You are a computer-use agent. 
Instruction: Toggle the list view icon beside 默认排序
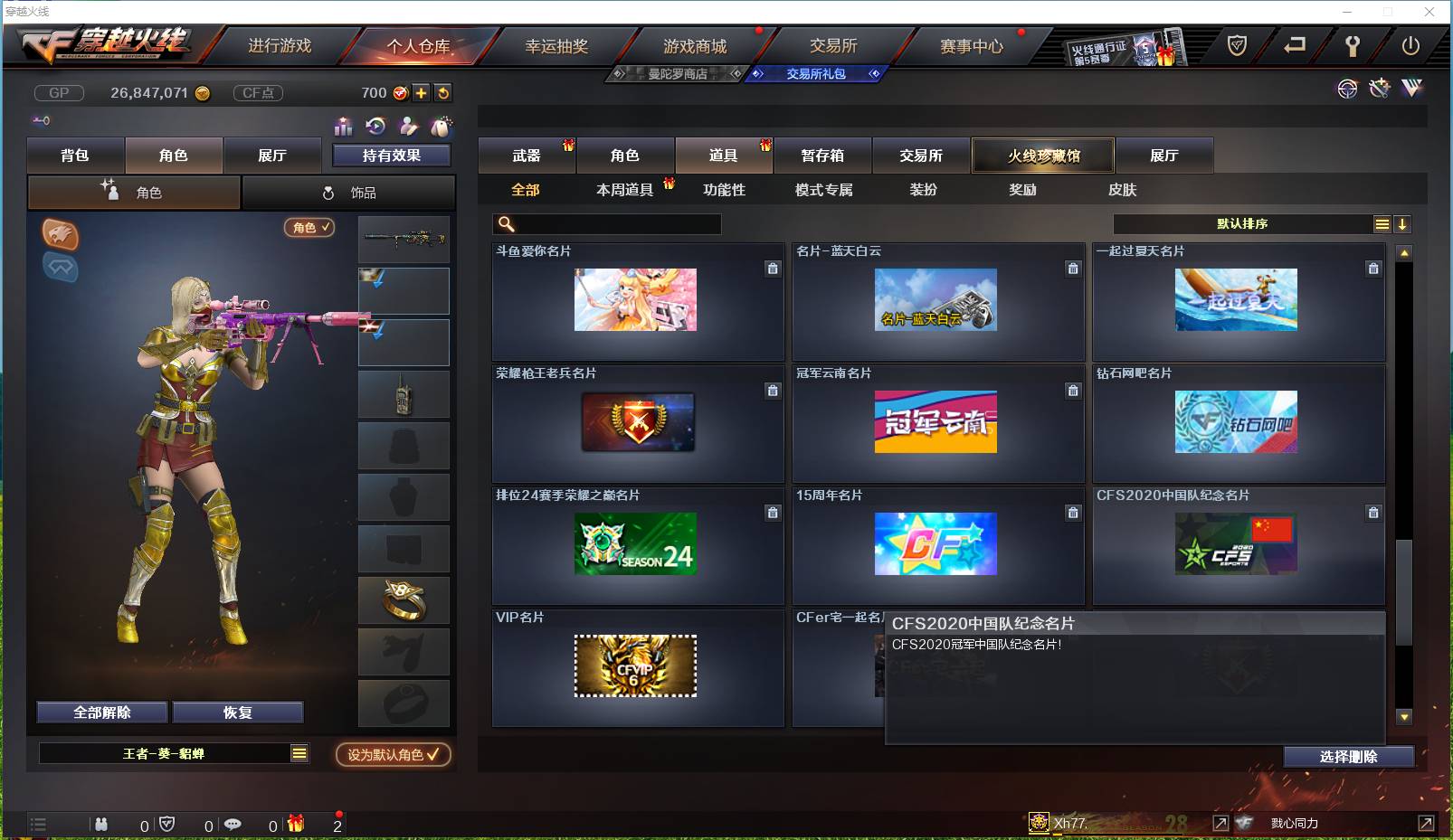click(x=1382, y=223)
